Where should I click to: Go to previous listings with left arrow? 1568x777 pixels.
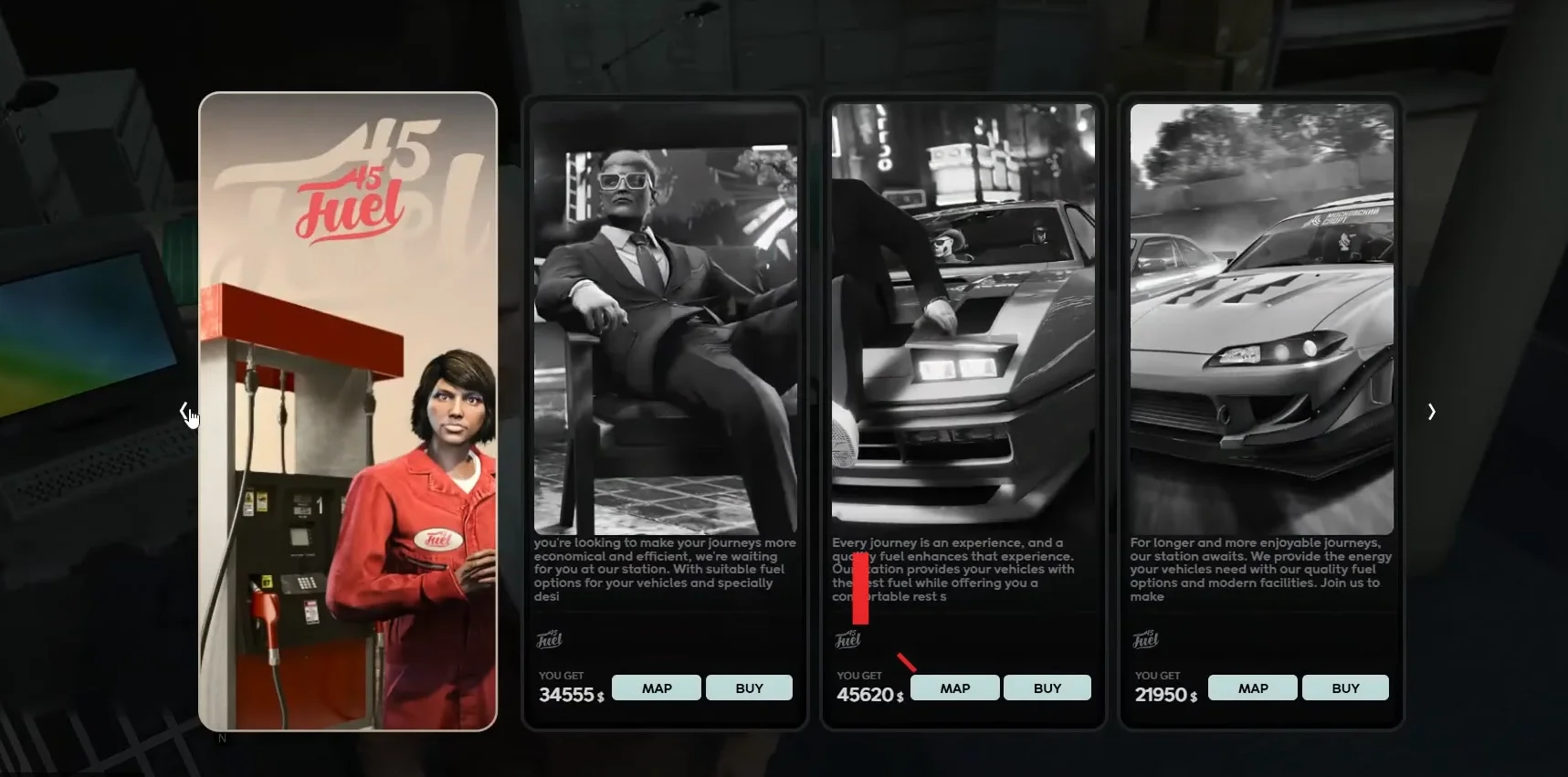(x=184, y=412)
